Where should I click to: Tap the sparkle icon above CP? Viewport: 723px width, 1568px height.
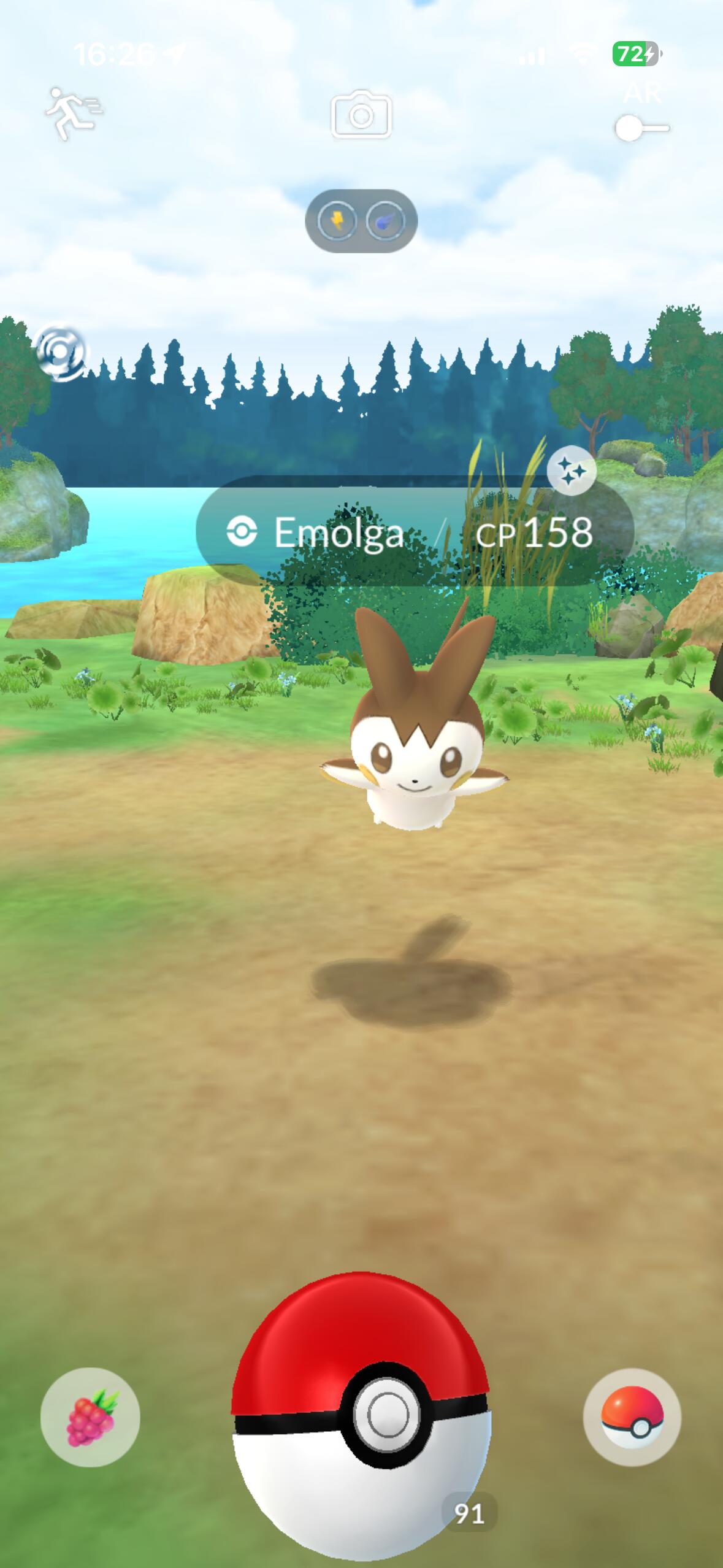pos(572,471)
